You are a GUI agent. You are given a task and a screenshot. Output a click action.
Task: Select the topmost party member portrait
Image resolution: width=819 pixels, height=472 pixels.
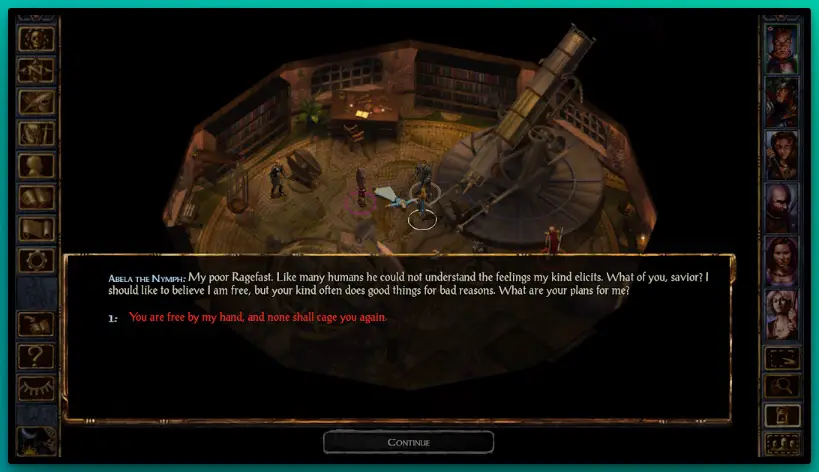781,47
